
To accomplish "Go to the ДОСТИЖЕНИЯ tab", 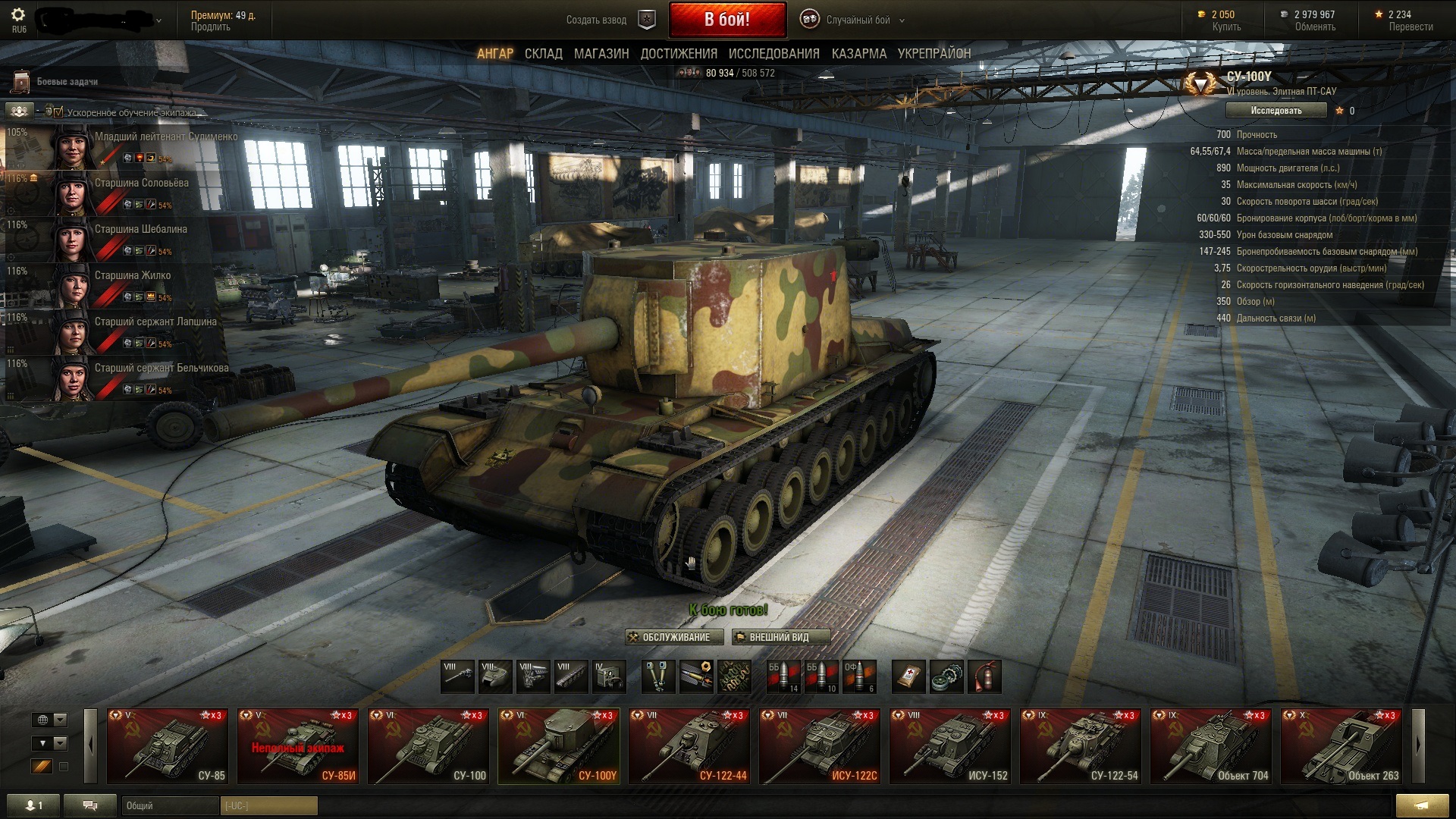I will pos(679,54).
